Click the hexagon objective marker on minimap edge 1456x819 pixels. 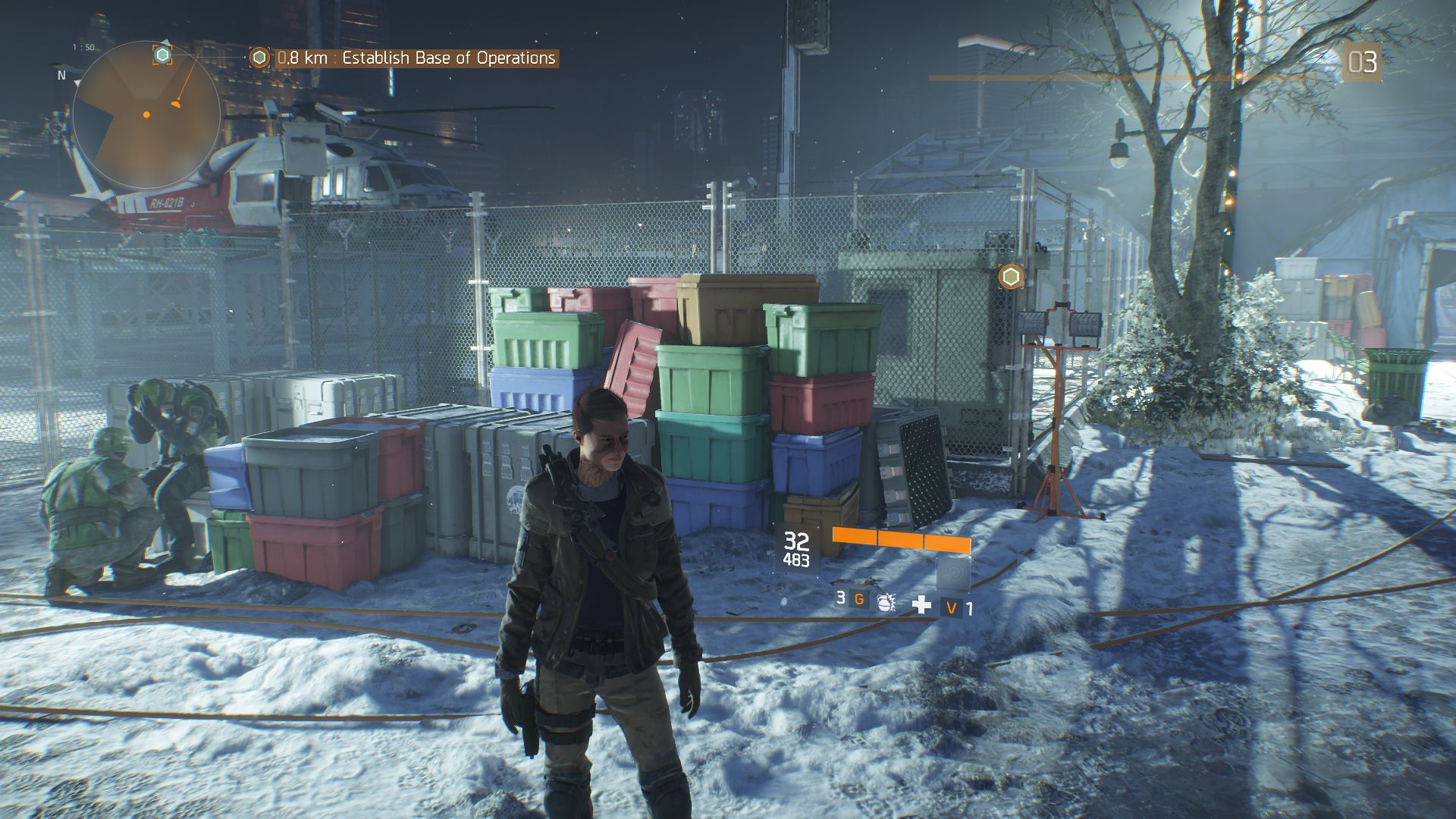[x=162, y=55]
